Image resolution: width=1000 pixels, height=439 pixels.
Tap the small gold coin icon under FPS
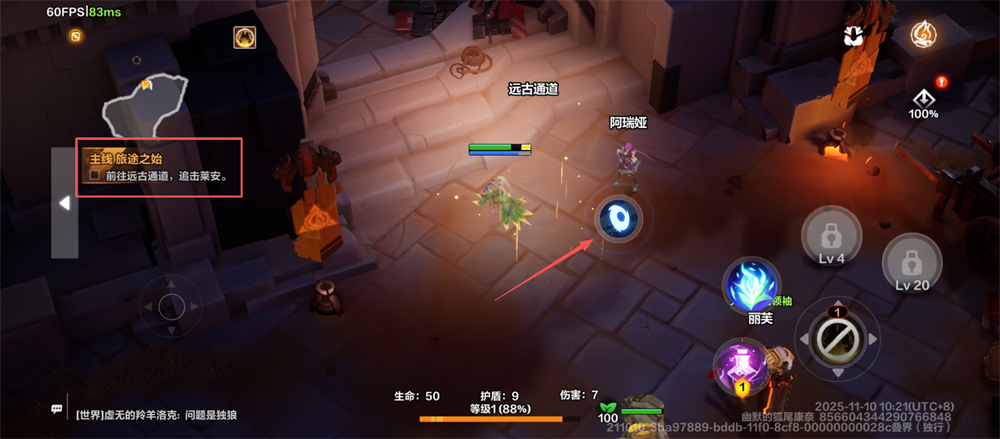coord(76,36)
